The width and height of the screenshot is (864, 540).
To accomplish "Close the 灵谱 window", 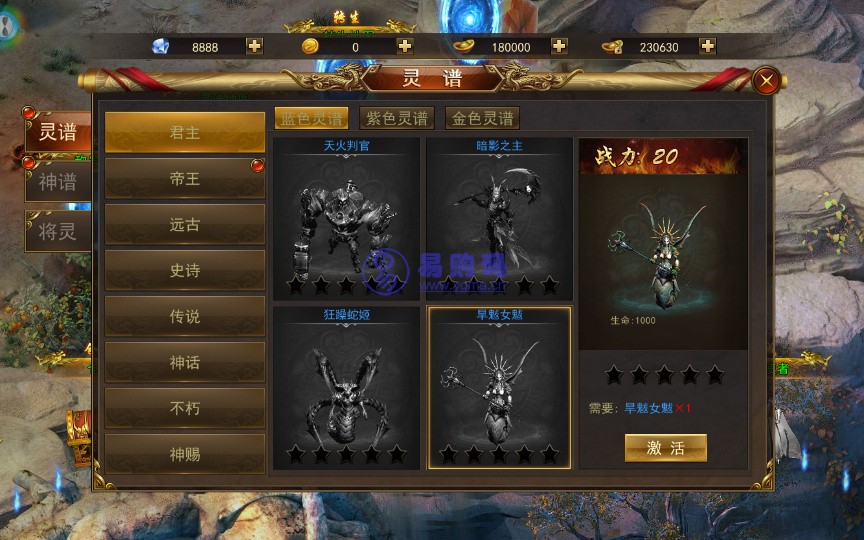I will (767, 81).
